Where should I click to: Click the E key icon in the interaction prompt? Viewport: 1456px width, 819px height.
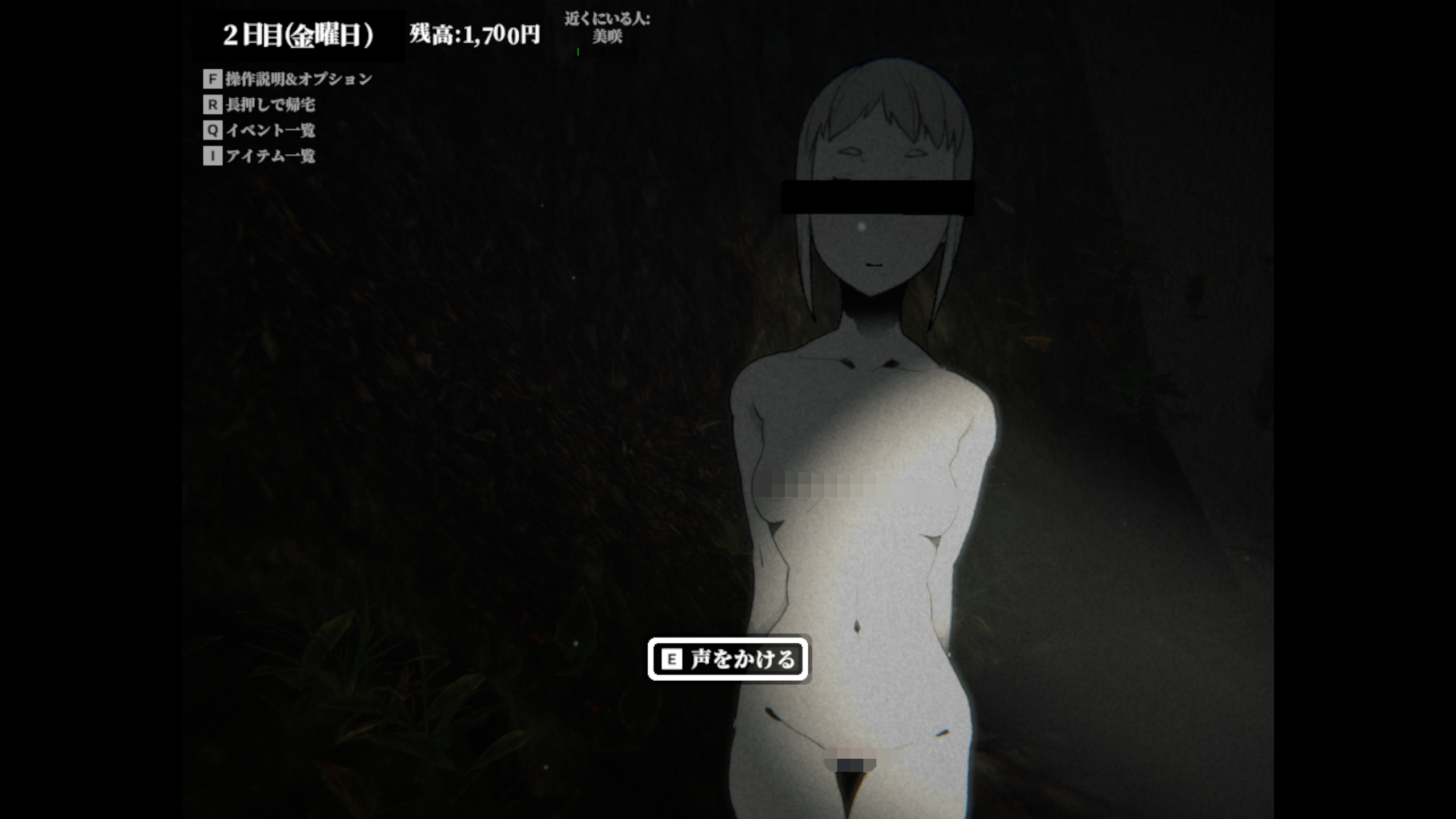[672, 659]
